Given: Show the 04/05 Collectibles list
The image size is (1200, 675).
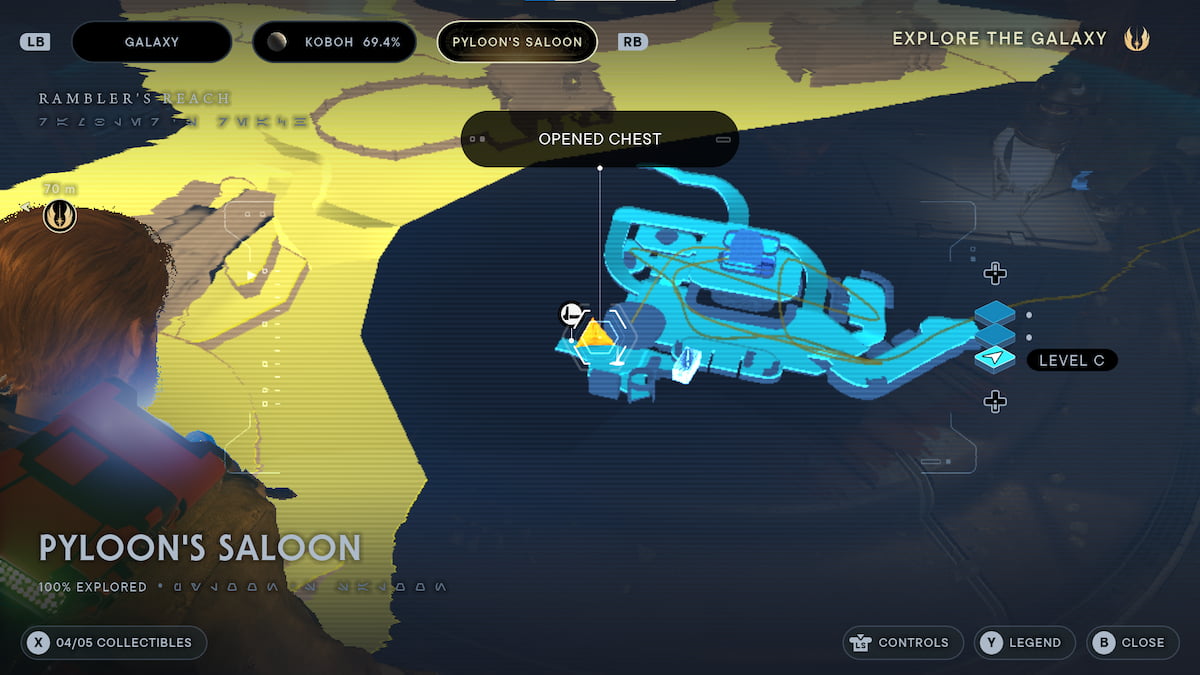Looking at the screenshot, I should (113, 642).
